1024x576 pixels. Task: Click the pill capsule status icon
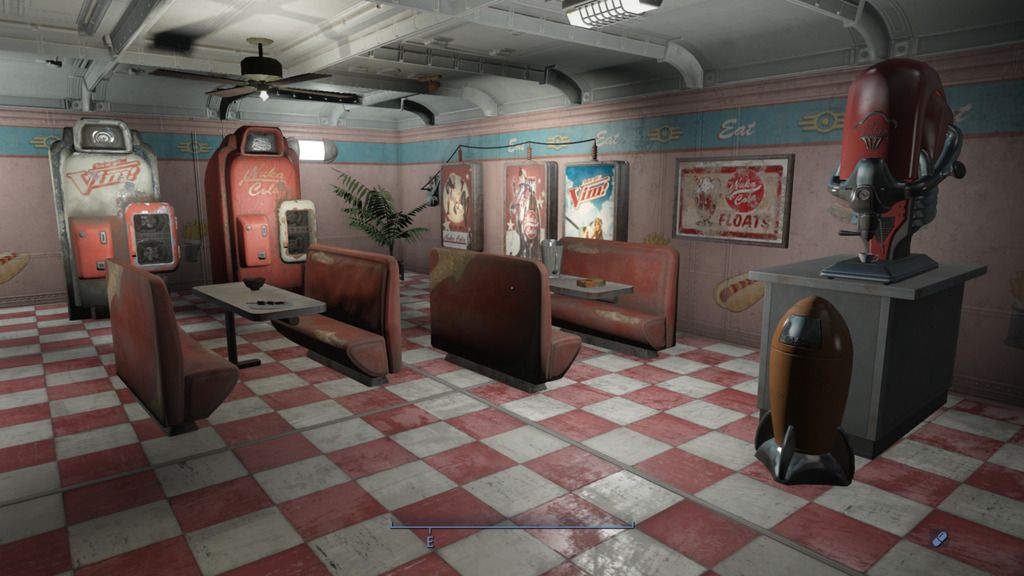click(x=939, y=538)
